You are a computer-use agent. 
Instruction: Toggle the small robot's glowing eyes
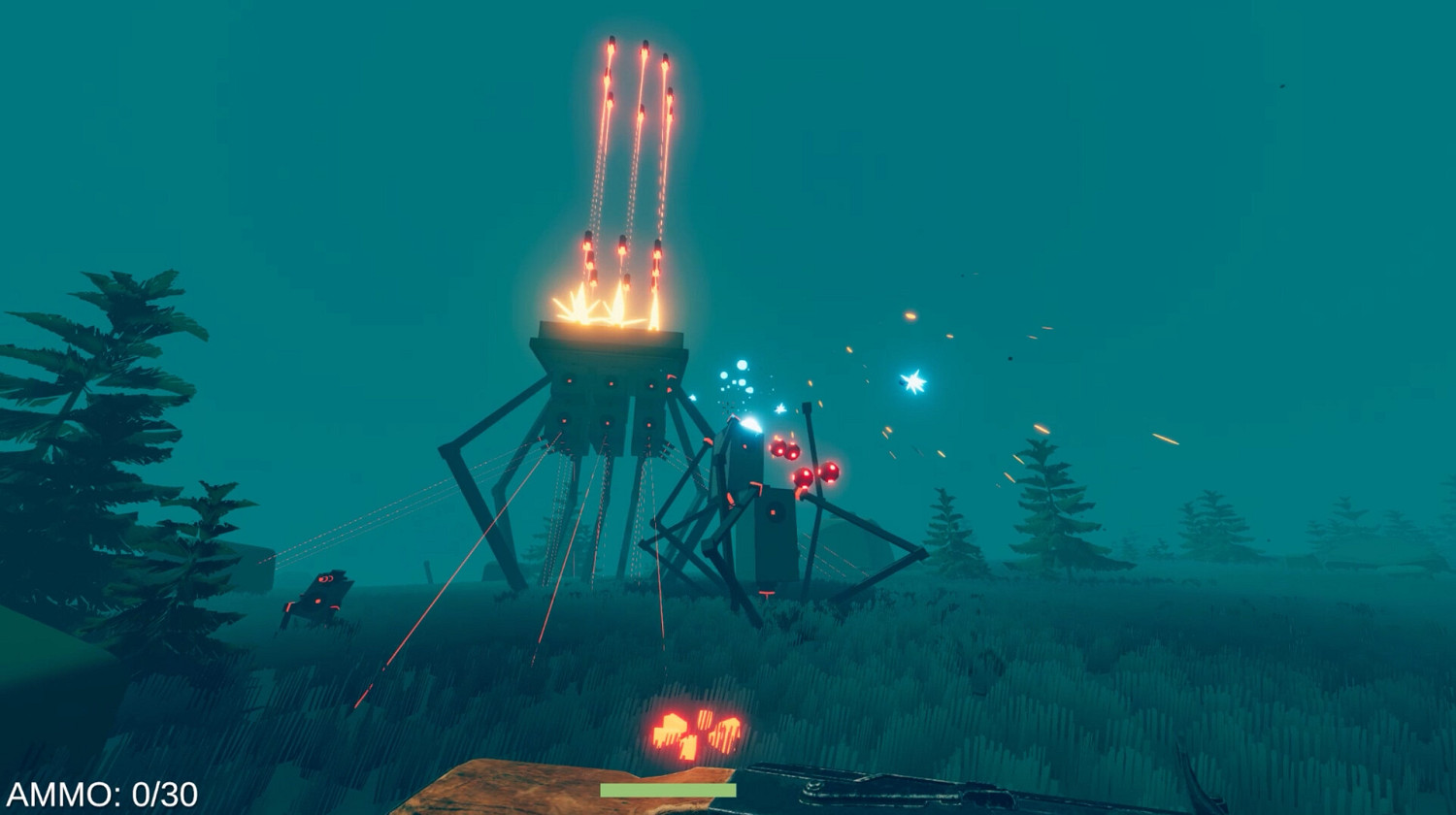tap(325, 579)
